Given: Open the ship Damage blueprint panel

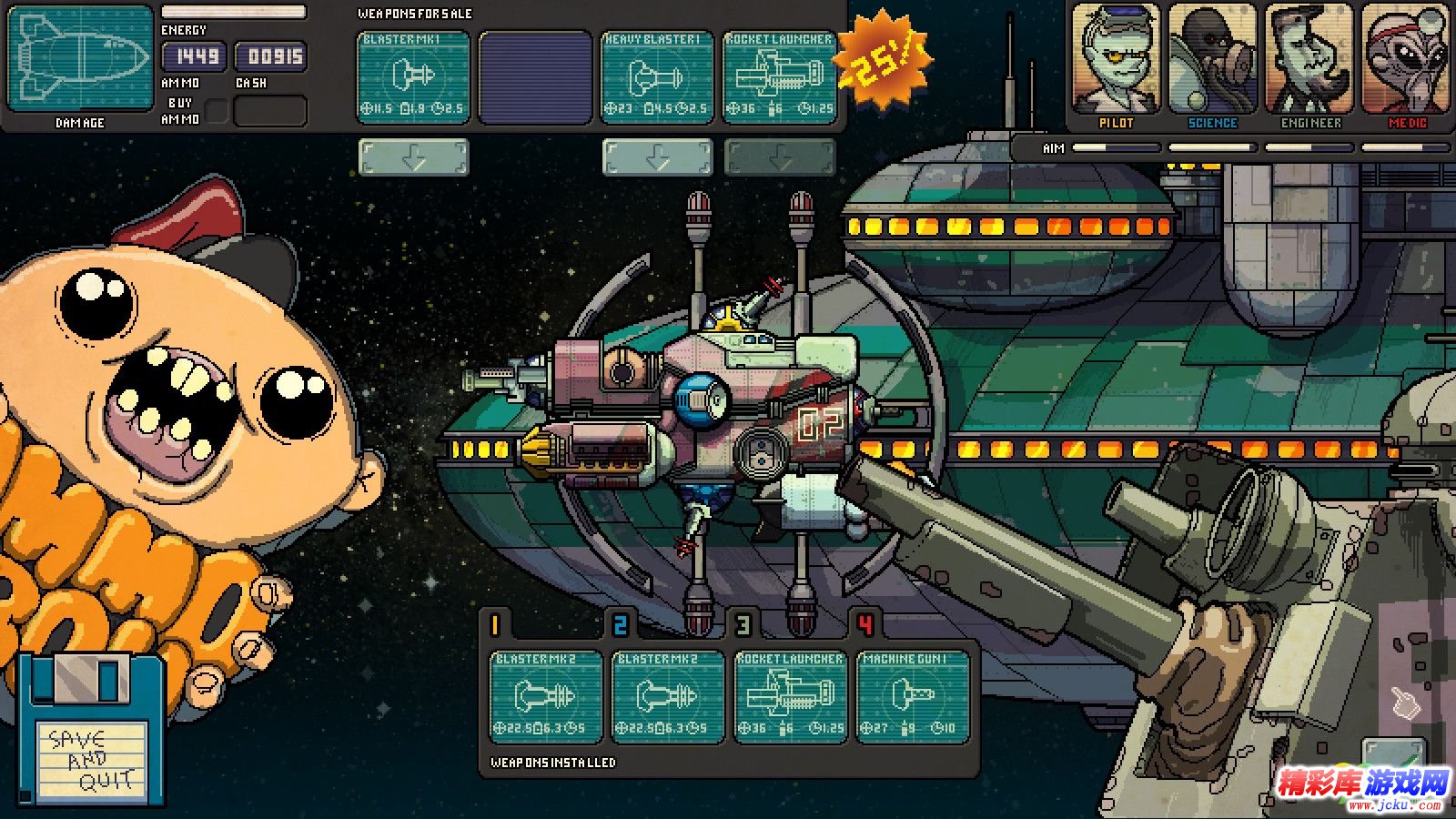Looking at the screenshot, I should [81, 59].
